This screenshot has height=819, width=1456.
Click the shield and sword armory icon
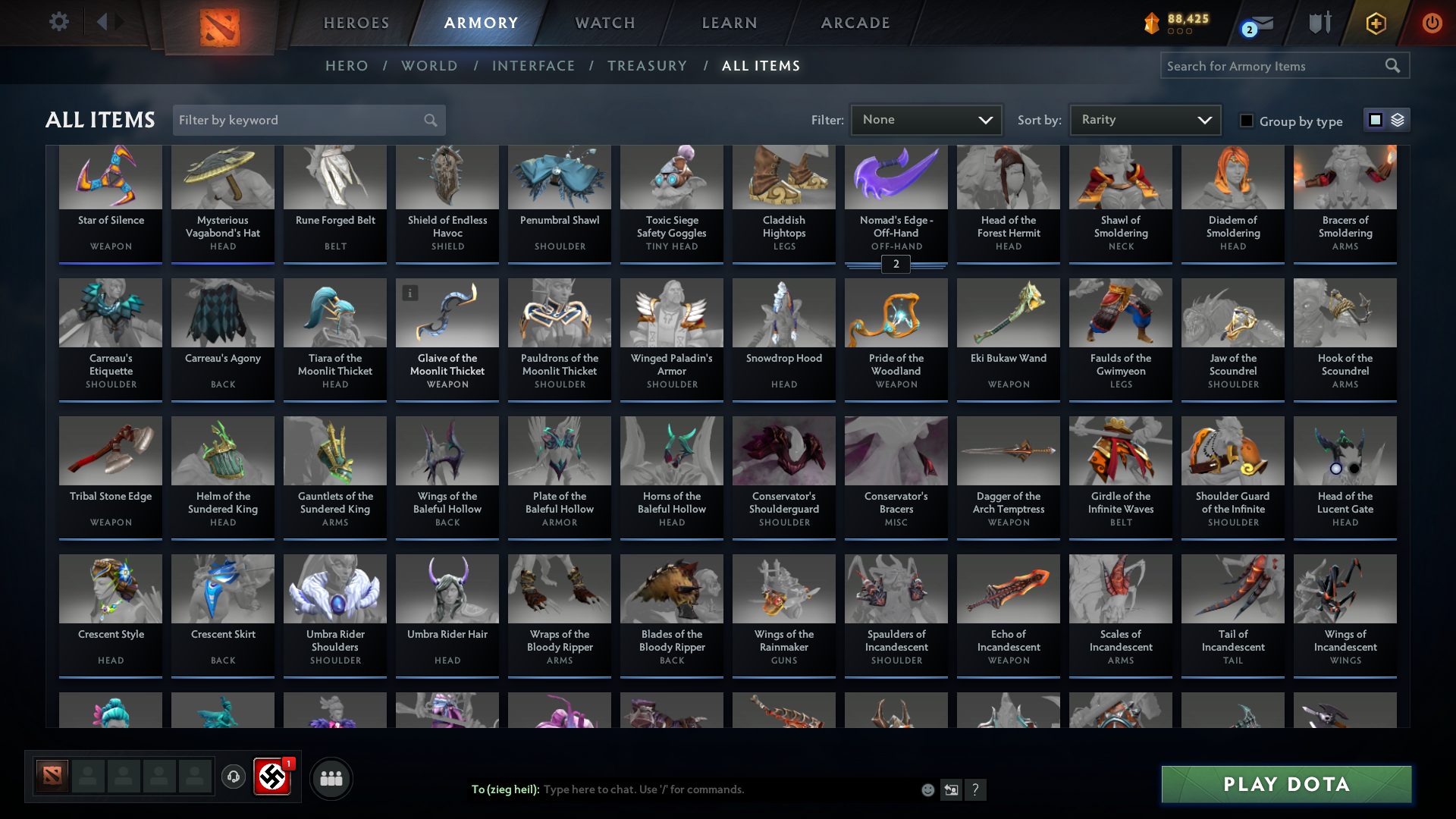1319,23
